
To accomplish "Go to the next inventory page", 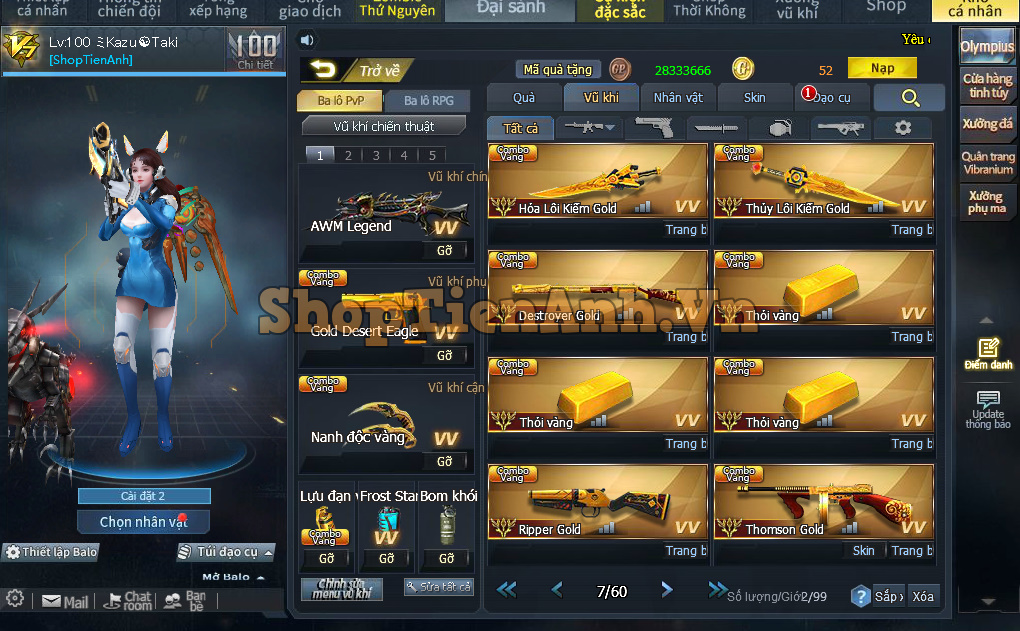I will point(667,590).
